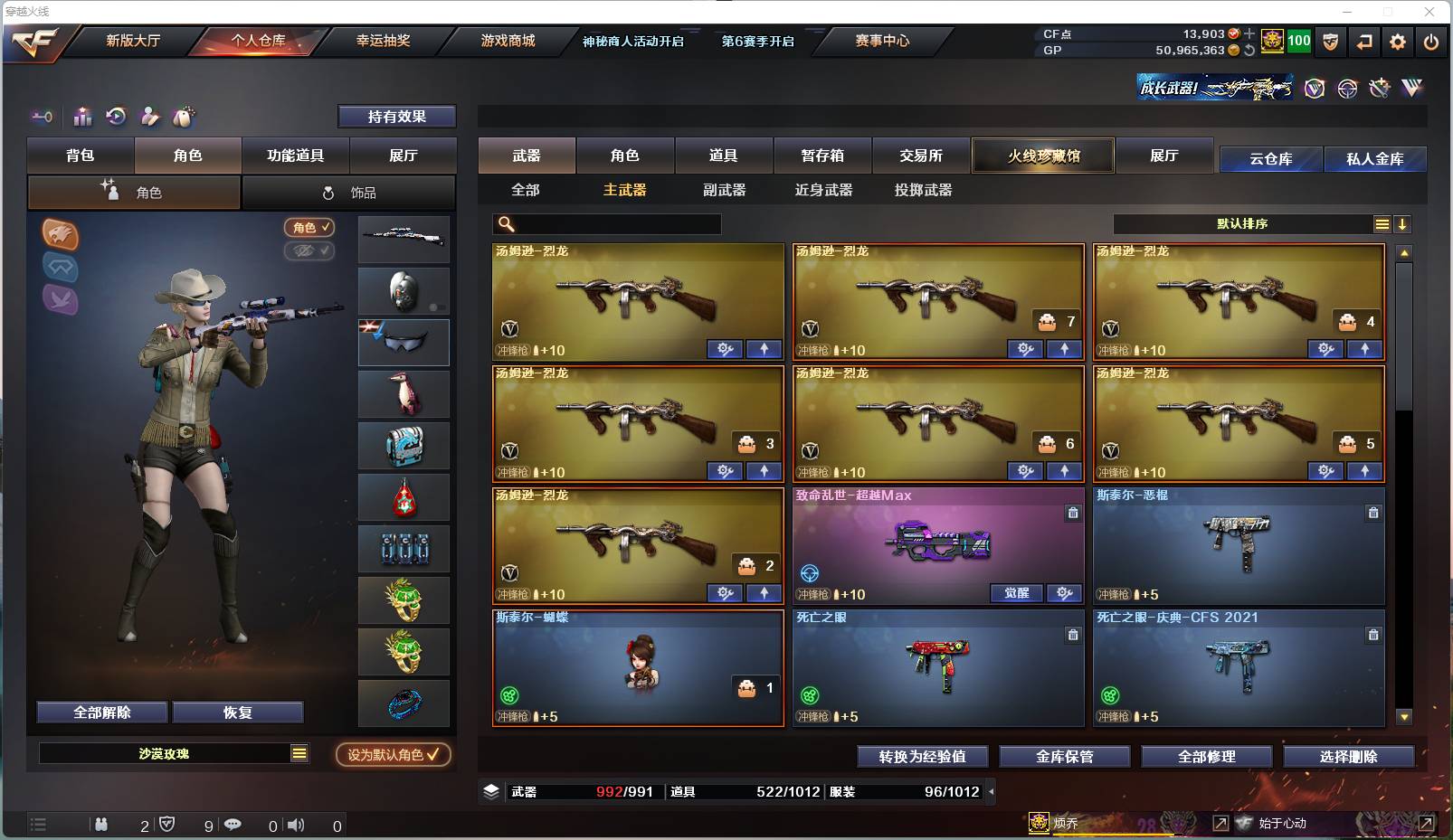Open the bar-chart ranking icon
This screenshot has width=1453, height=840.
click(81, 117)
